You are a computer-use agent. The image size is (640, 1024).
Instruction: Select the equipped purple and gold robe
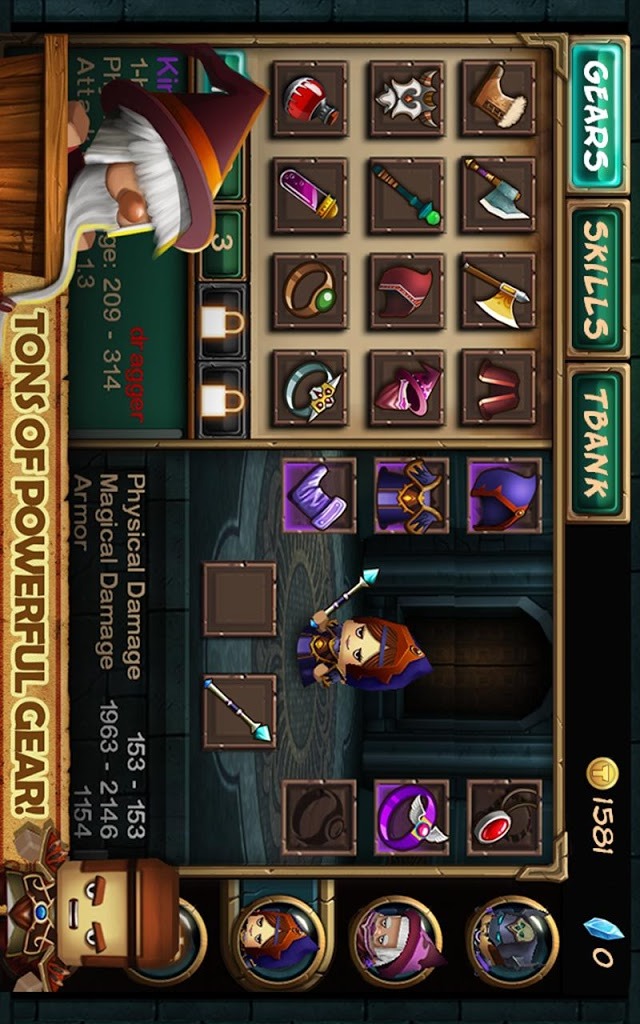pos(411,496)
